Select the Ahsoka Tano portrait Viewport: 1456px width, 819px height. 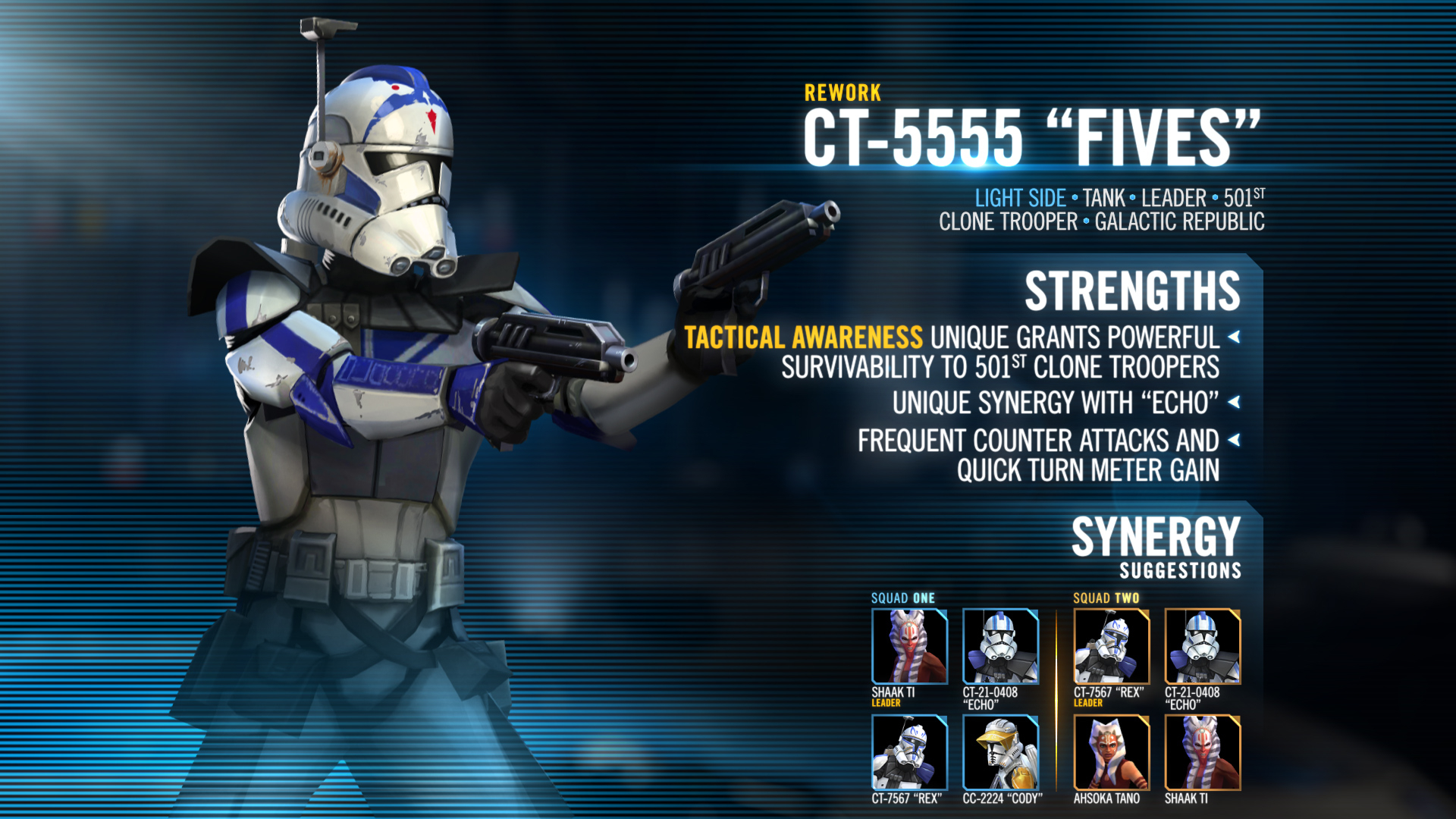tap(1112, 752)
